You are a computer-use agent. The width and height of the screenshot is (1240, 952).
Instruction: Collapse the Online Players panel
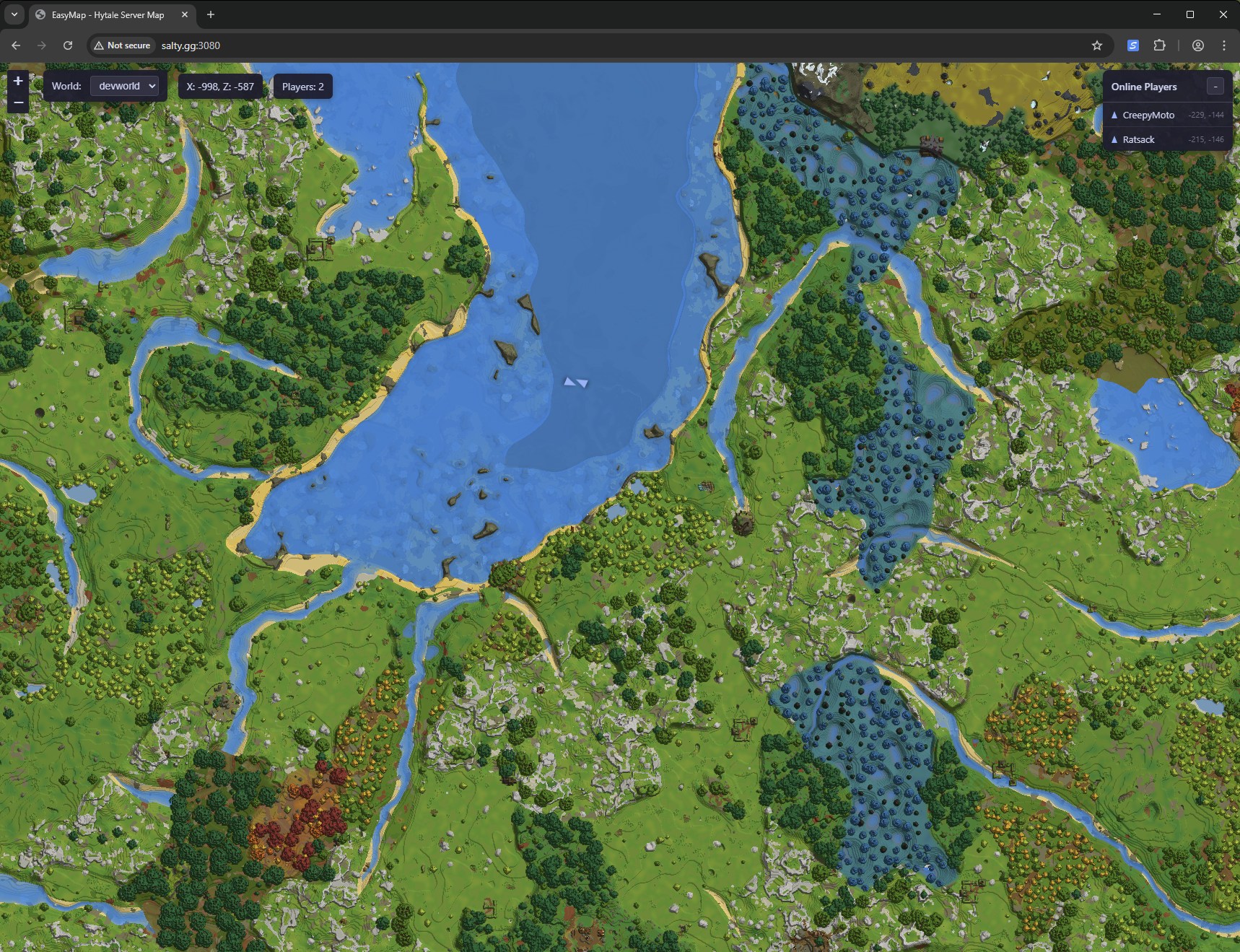[x=1215, y=87]
